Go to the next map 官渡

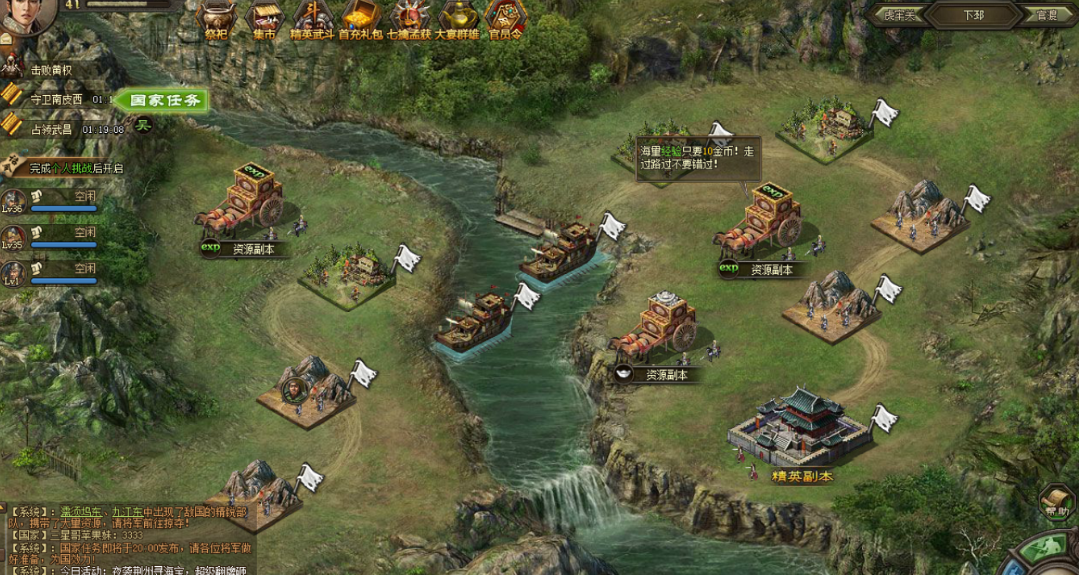pos(1047,15)
